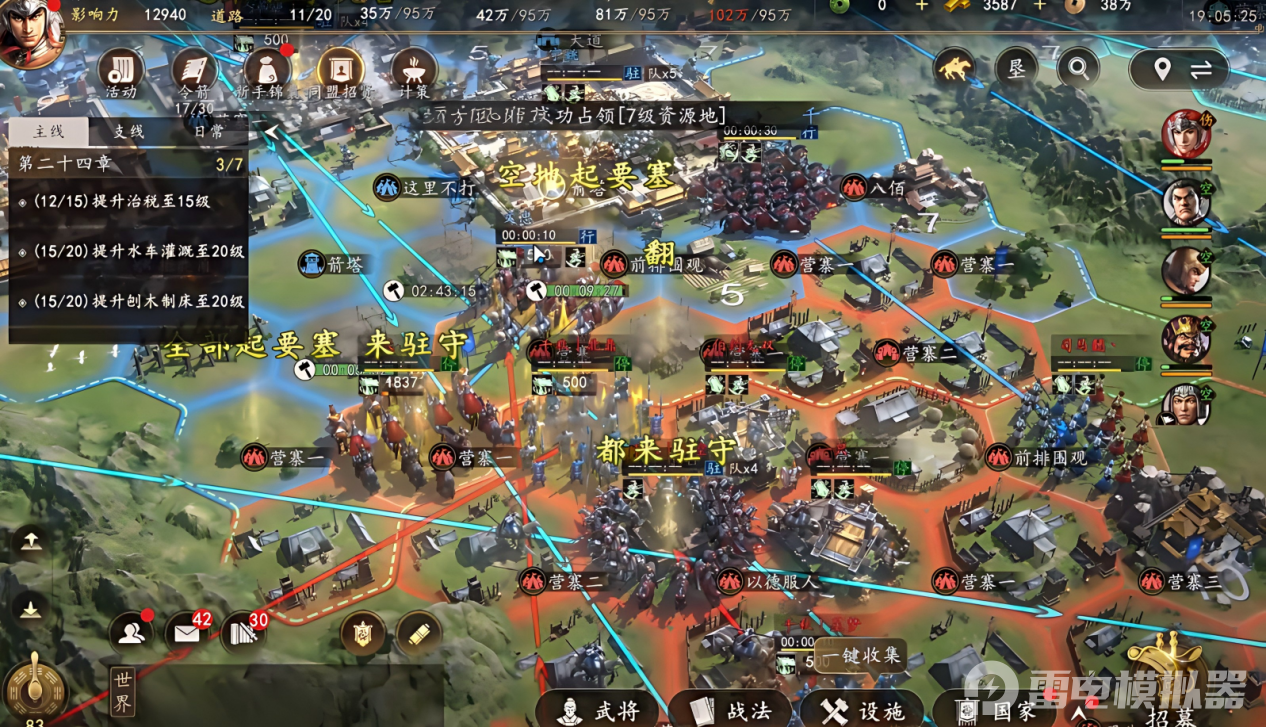Open the 令箭 command token icon
This screenshot has width=1266, height=727.
195,72
